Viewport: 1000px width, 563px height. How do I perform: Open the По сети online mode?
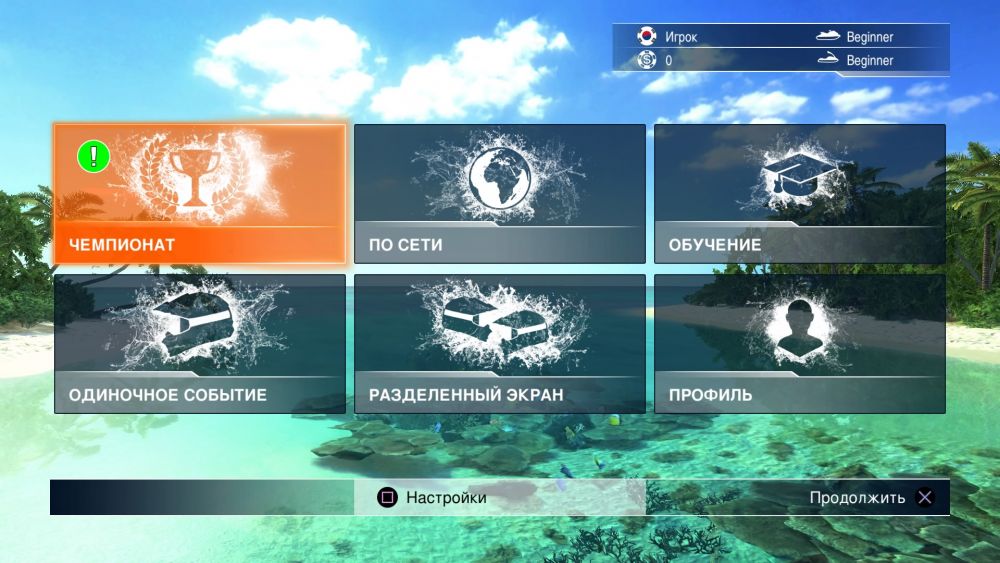click(499, 194)
